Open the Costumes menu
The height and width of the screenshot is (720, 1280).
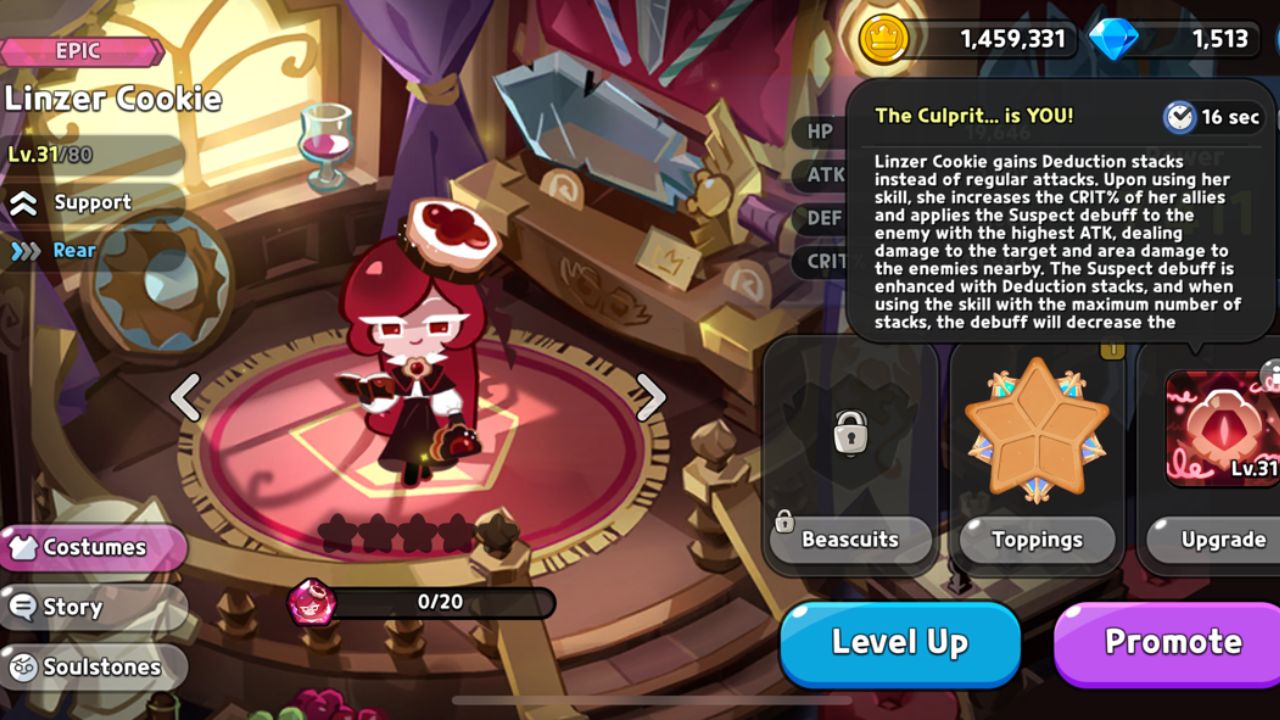90,547
